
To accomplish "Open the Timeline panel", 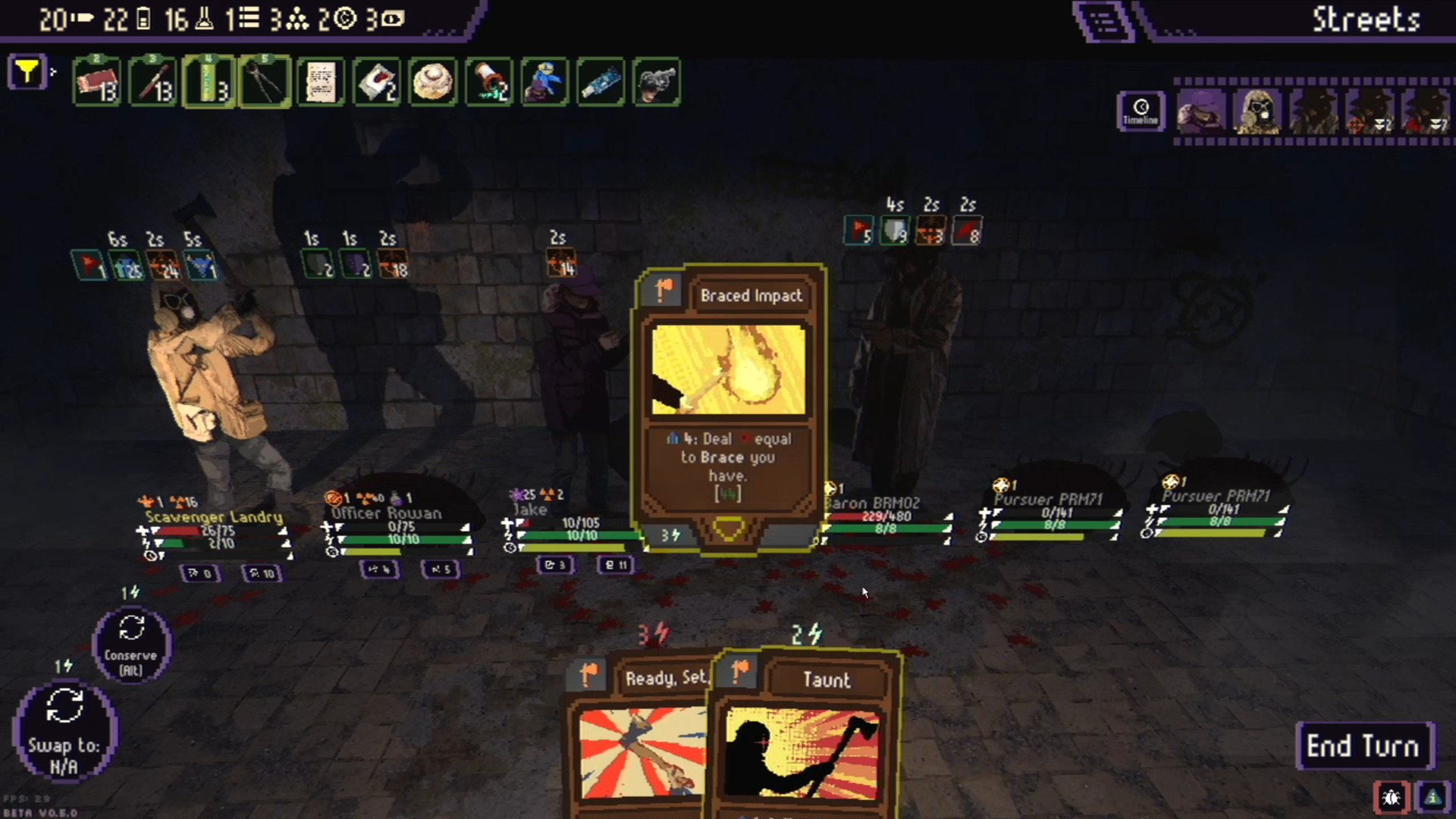I will (x=1140, y=111).
